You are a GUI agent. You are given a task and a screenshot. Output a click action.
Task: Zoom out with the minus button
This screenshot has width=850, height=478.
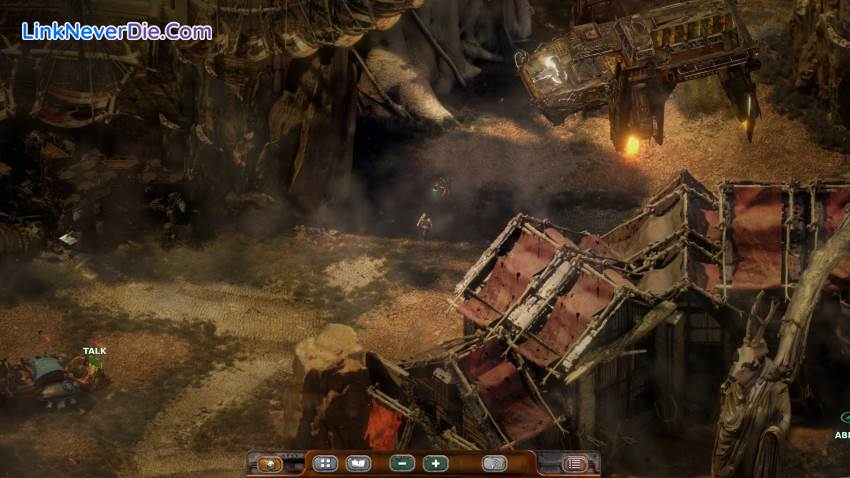tap(402, 464)
